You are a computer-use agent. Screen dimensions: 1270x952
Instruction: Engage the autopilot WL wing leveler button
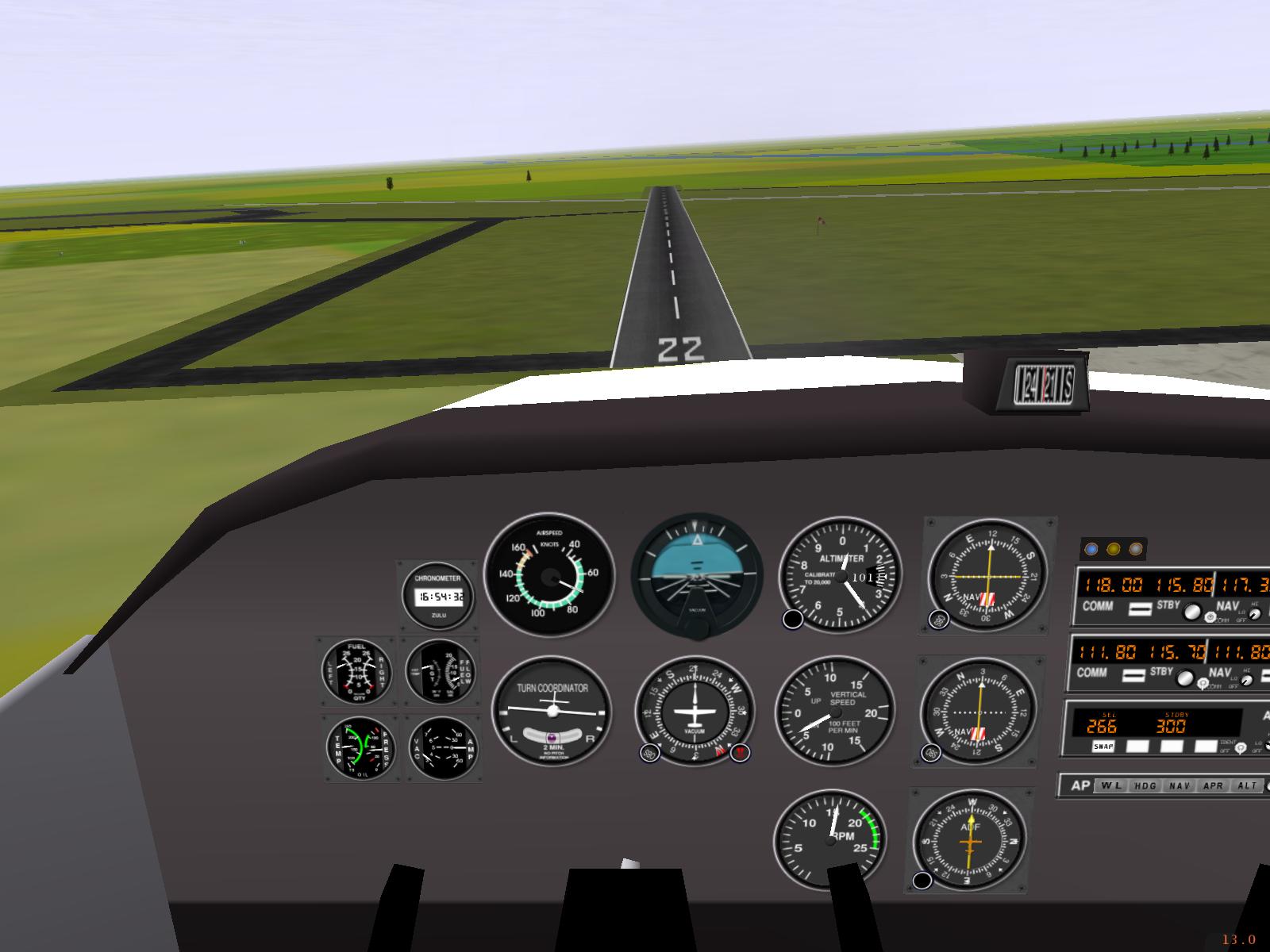pos(1110,785)
